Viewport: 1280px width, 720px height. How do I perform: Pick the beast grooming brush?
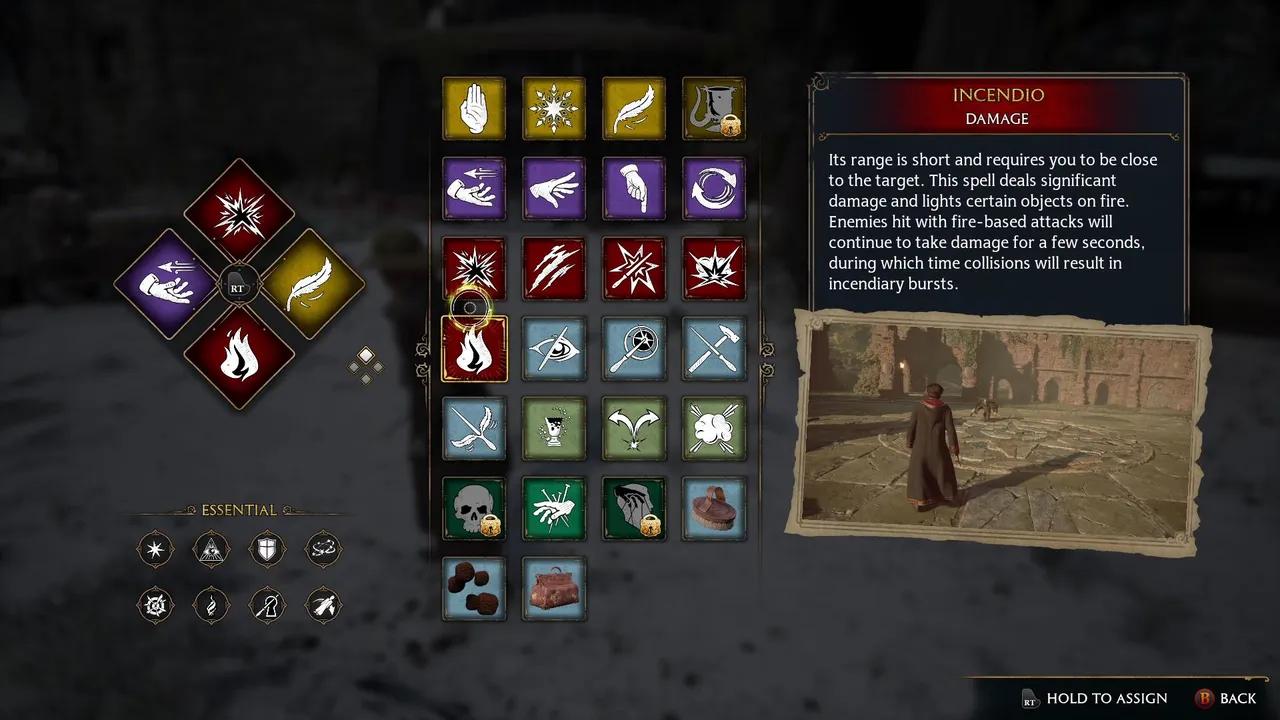pos(714,509)
